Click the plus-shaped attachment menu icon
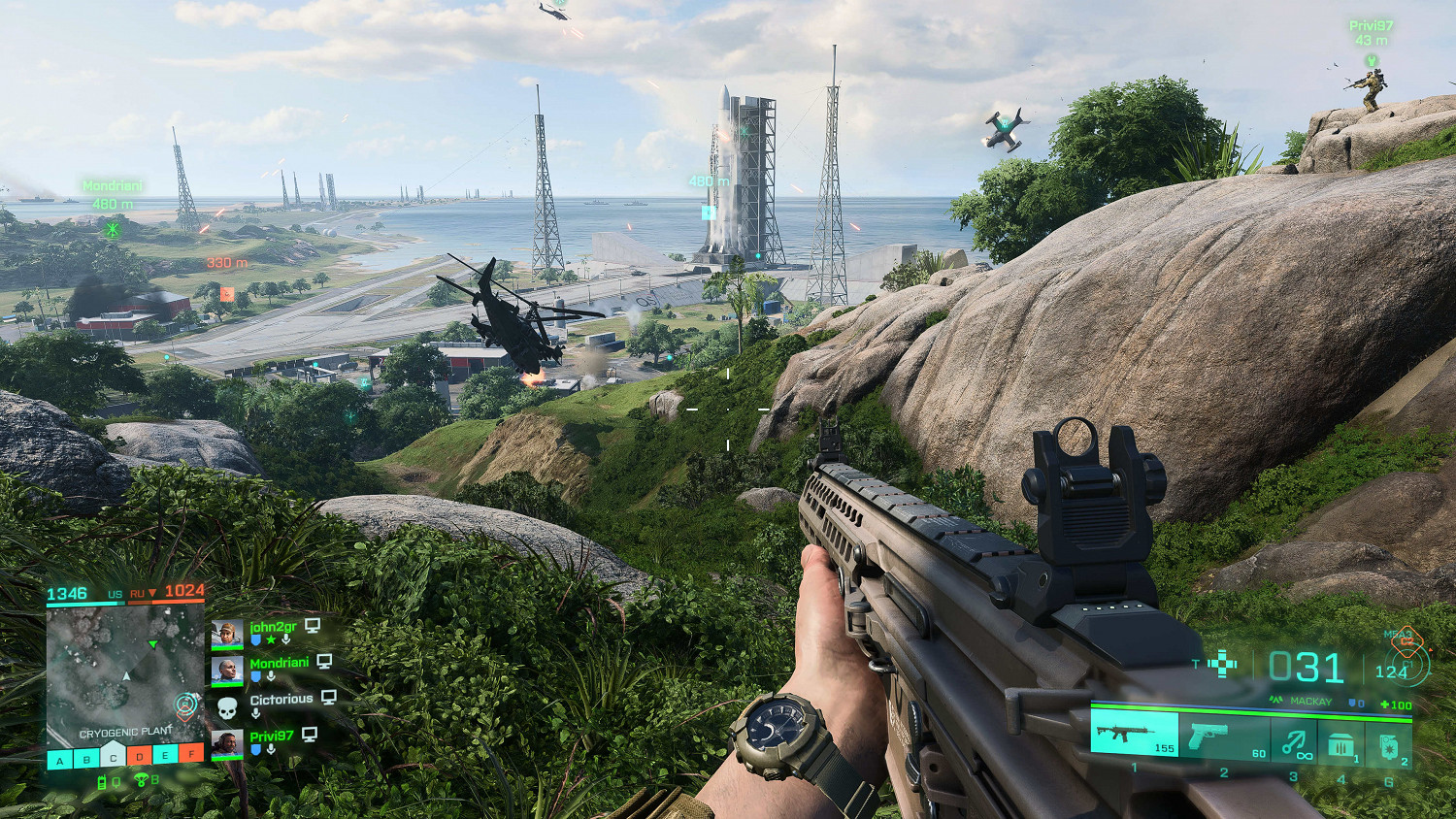Viewport: 1456px width, 819px height. coord(1222,665)
